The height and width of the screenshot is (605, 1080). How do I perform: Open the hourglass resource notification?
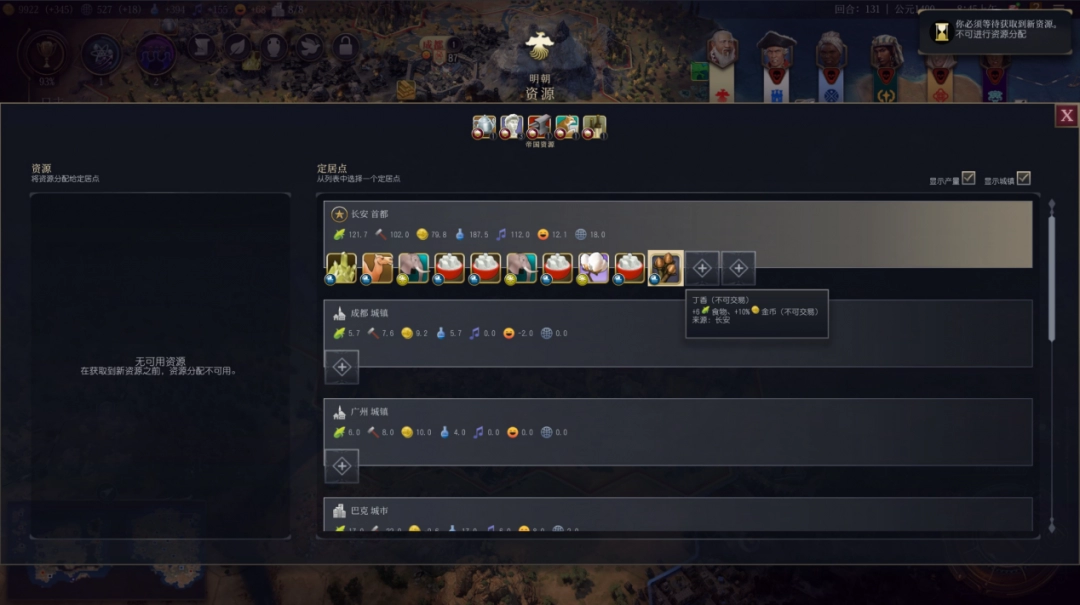(x=942, y=31)
